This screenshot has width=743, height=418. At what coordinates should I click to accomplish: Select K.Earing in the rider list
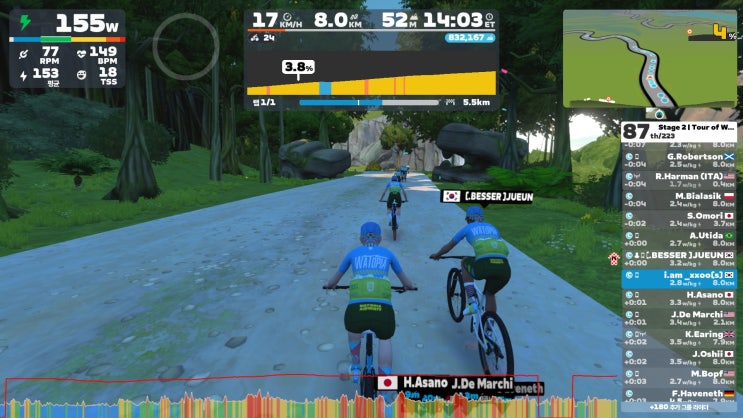coord(680,336)
